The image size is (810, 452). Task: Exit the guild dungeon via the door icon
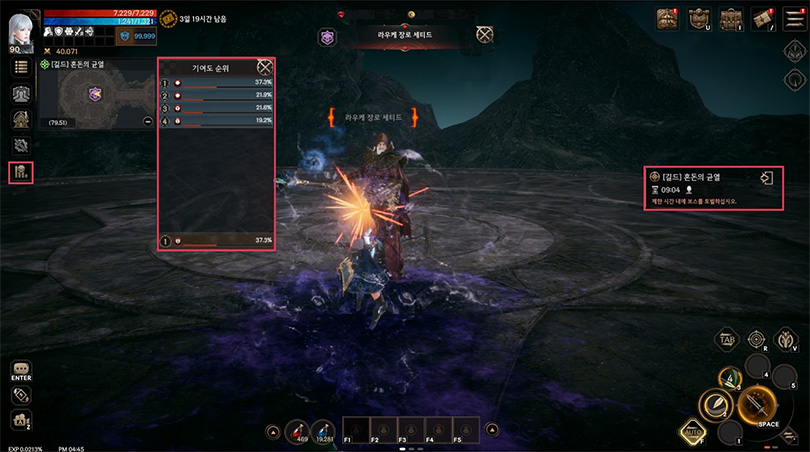tap(766, 179)
